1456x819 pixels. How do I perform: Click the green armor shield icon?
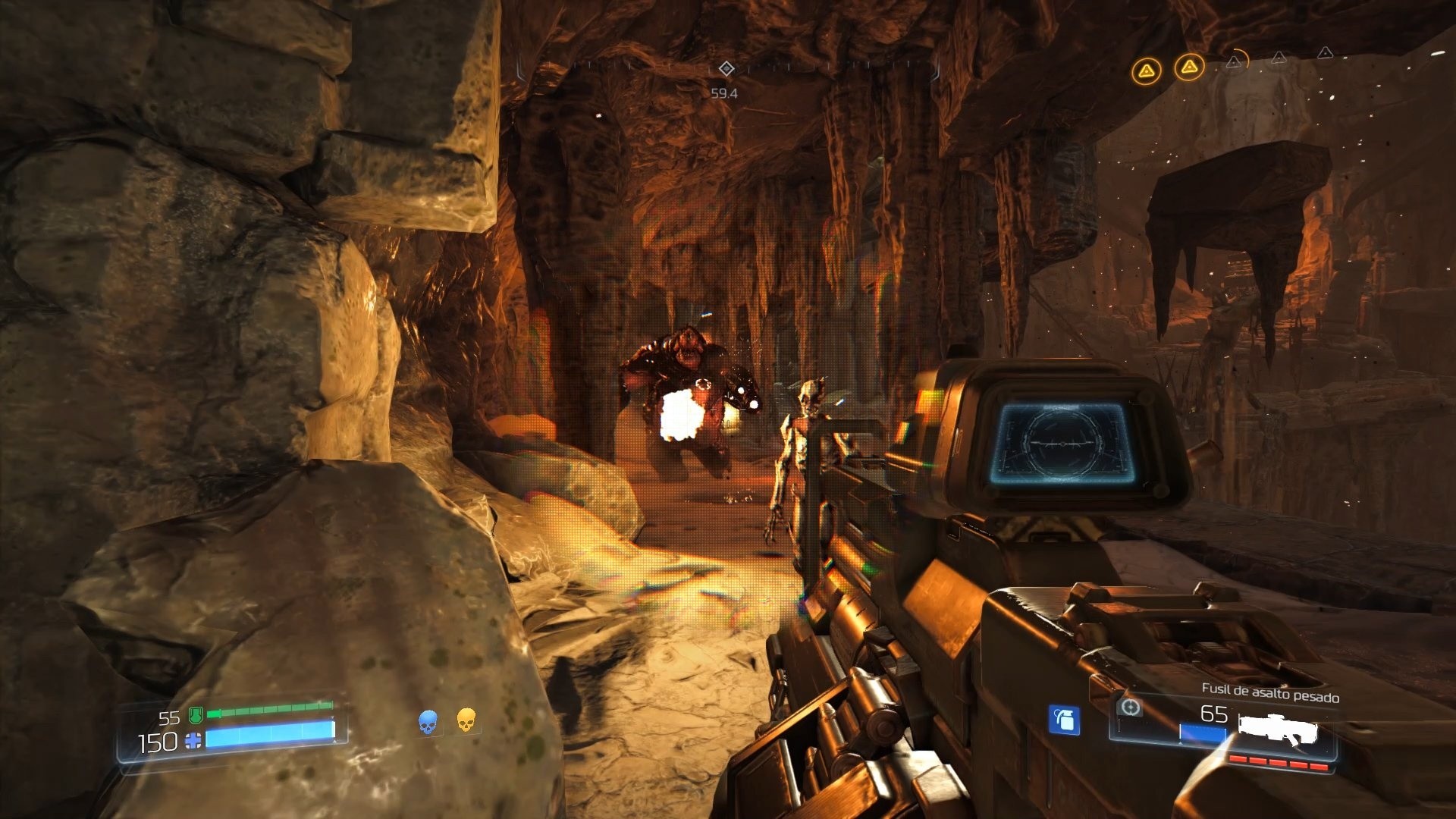coord(195,716)
